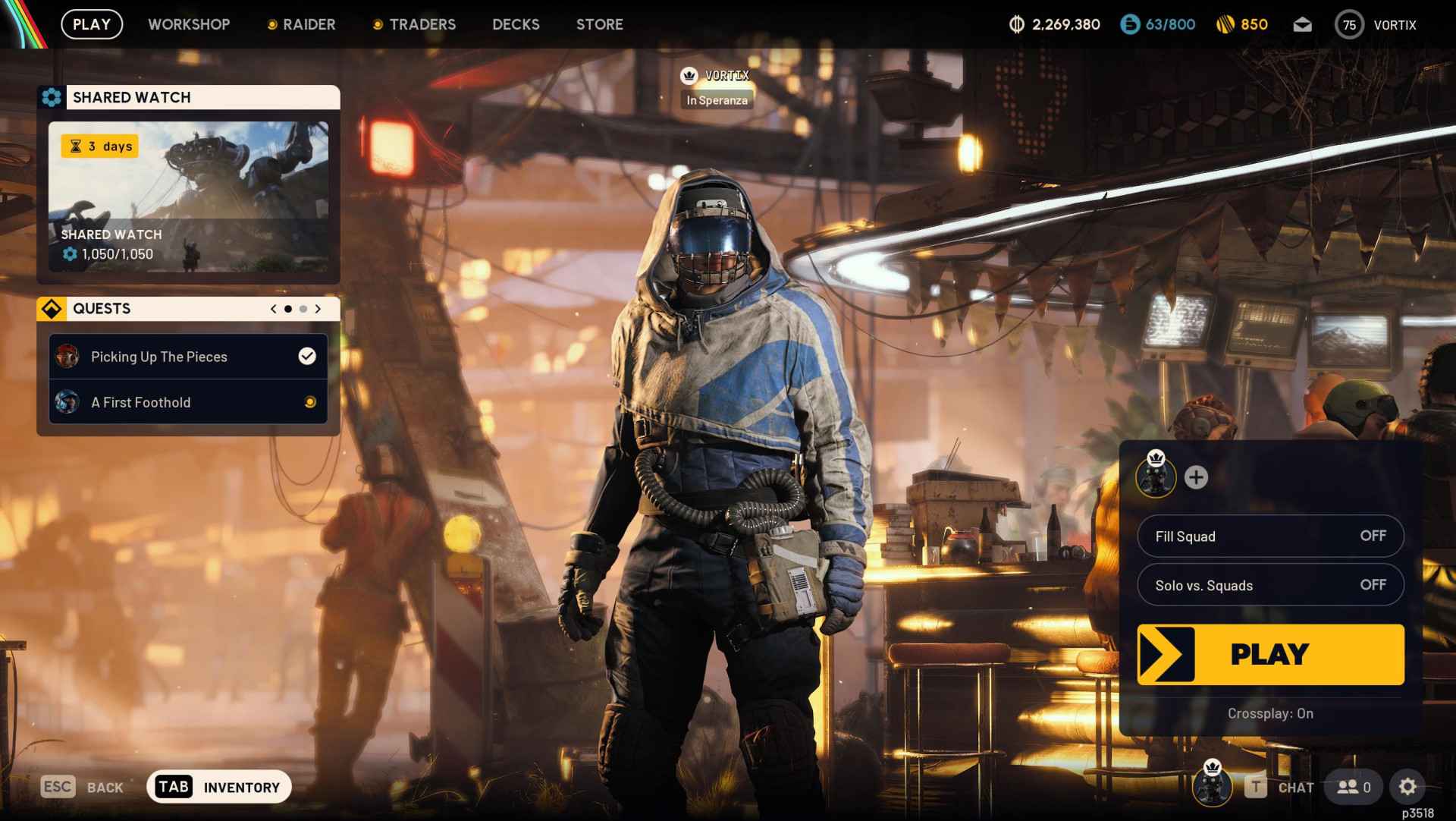This screenshot has height=821, width=1456.
Task: Toggle the crosshair icon on A First Foothold quest
Action: [309, 402]
